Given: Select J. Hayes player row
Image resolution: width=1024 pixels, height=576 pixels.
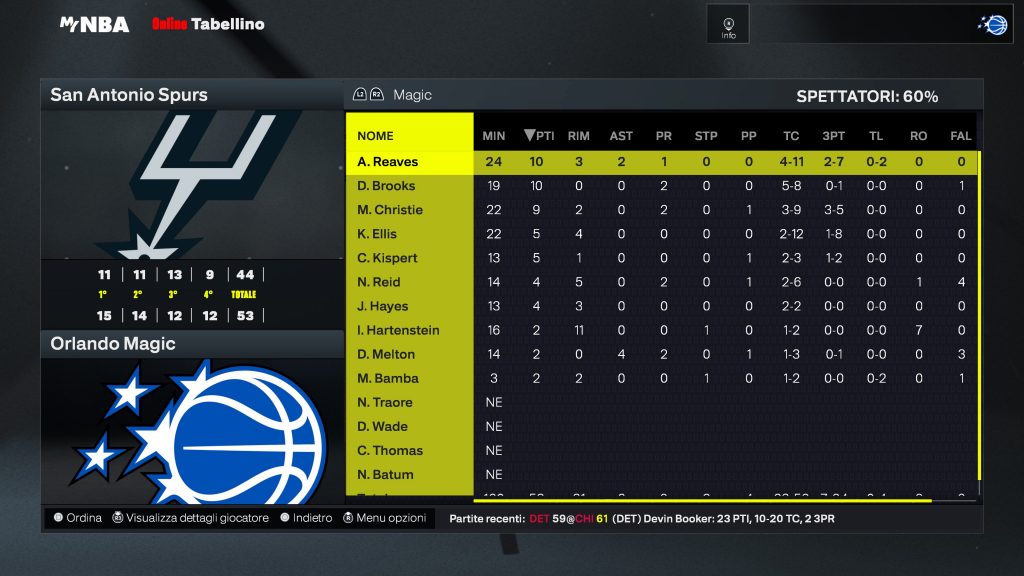Looking at the screenshot, I should (x=383, y=306).
